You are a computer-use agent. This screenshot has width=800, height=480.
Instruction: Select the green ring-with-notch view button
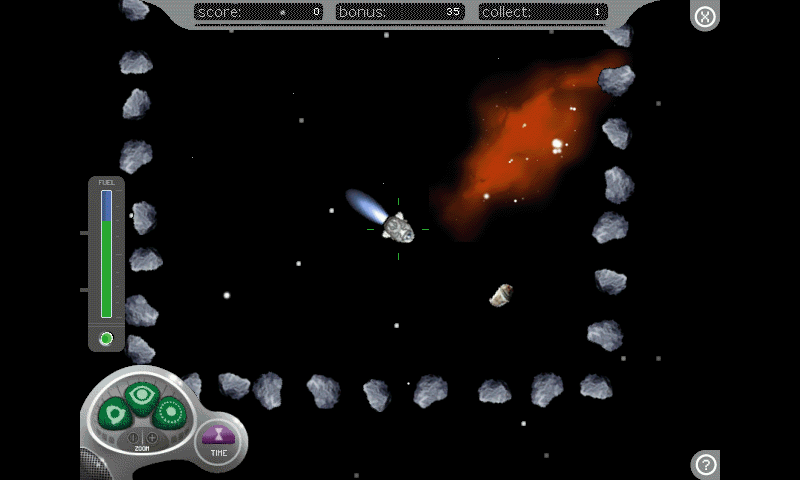[114, 411]
